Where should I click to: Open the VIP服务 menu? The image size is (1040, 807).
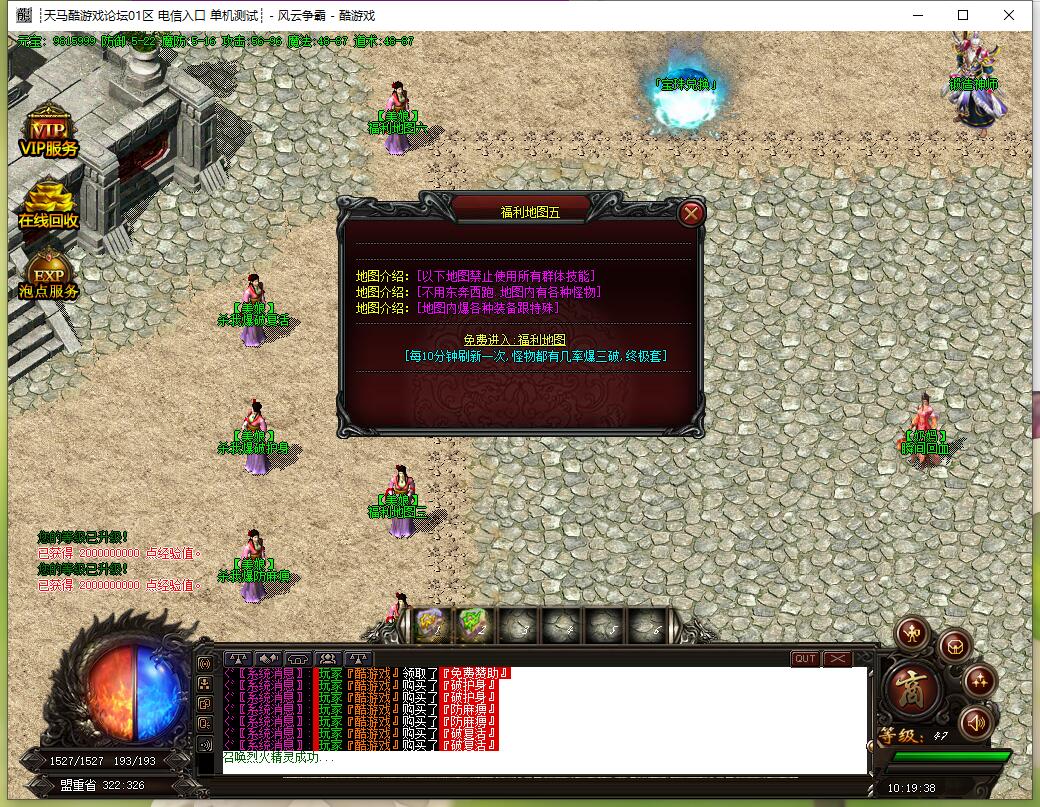(48, 137)
